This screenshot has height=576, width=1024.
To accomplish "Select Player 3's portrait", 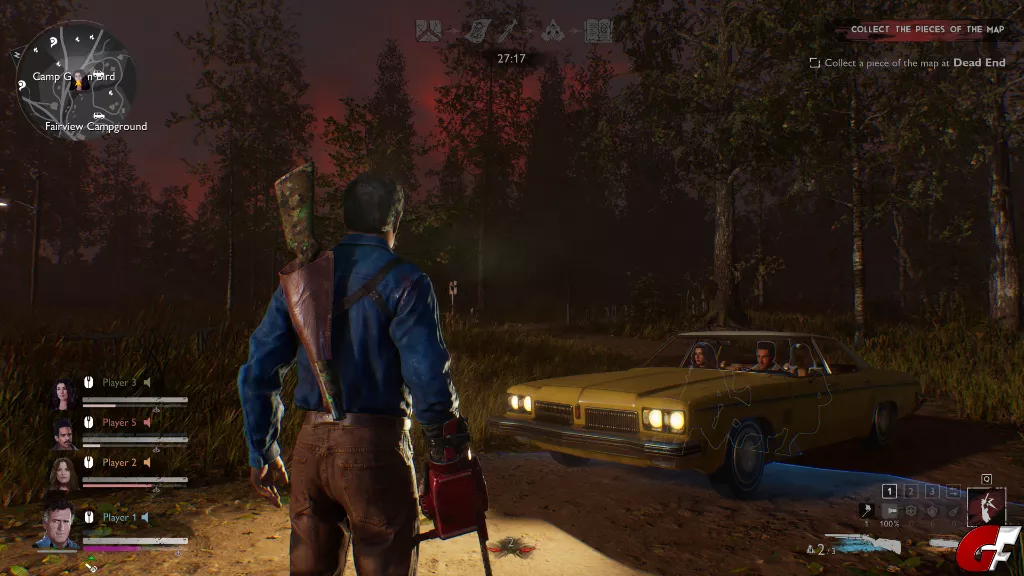I will [65, 394].
